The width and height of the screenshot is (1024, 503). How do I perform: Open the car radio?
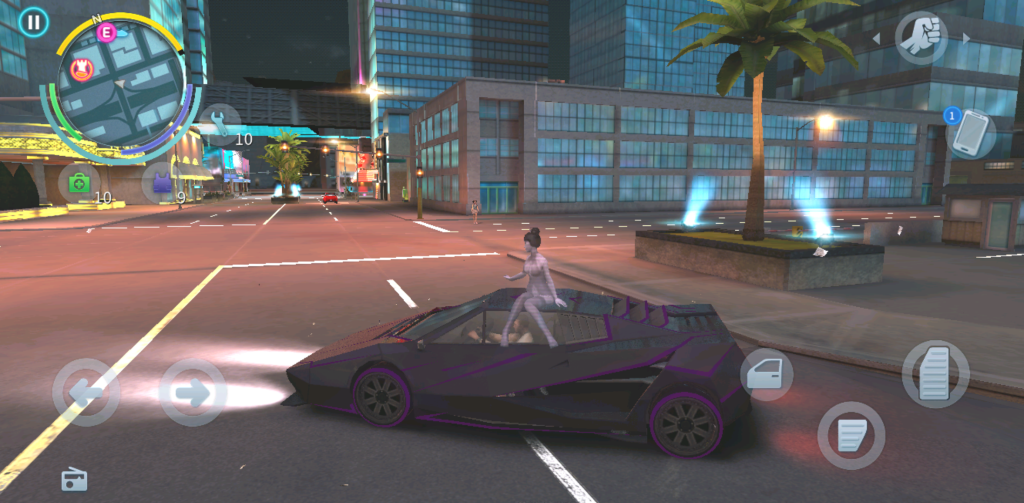point(75,480)
